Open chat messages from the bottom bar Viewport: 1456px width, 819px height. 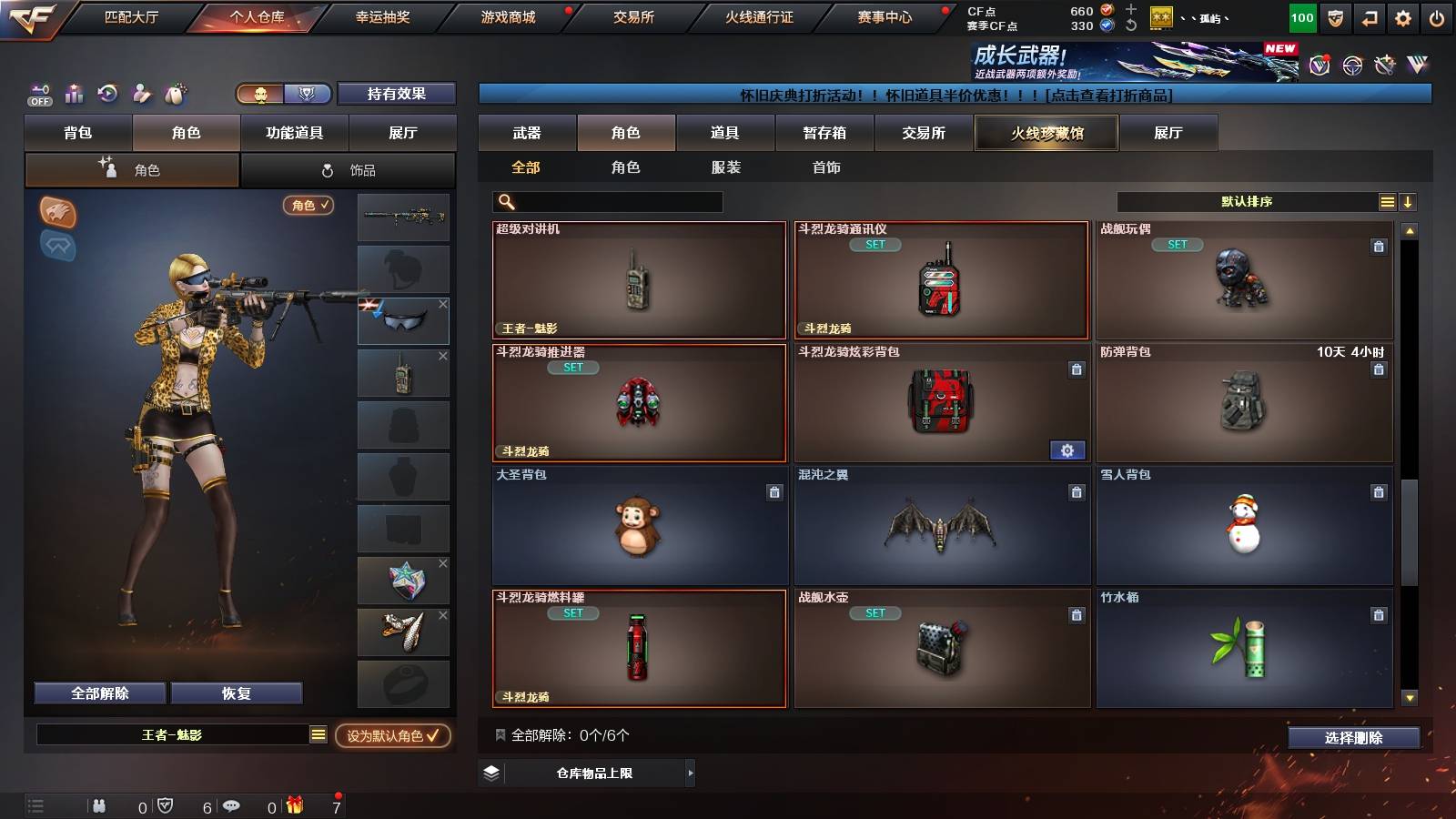point(232,805)
